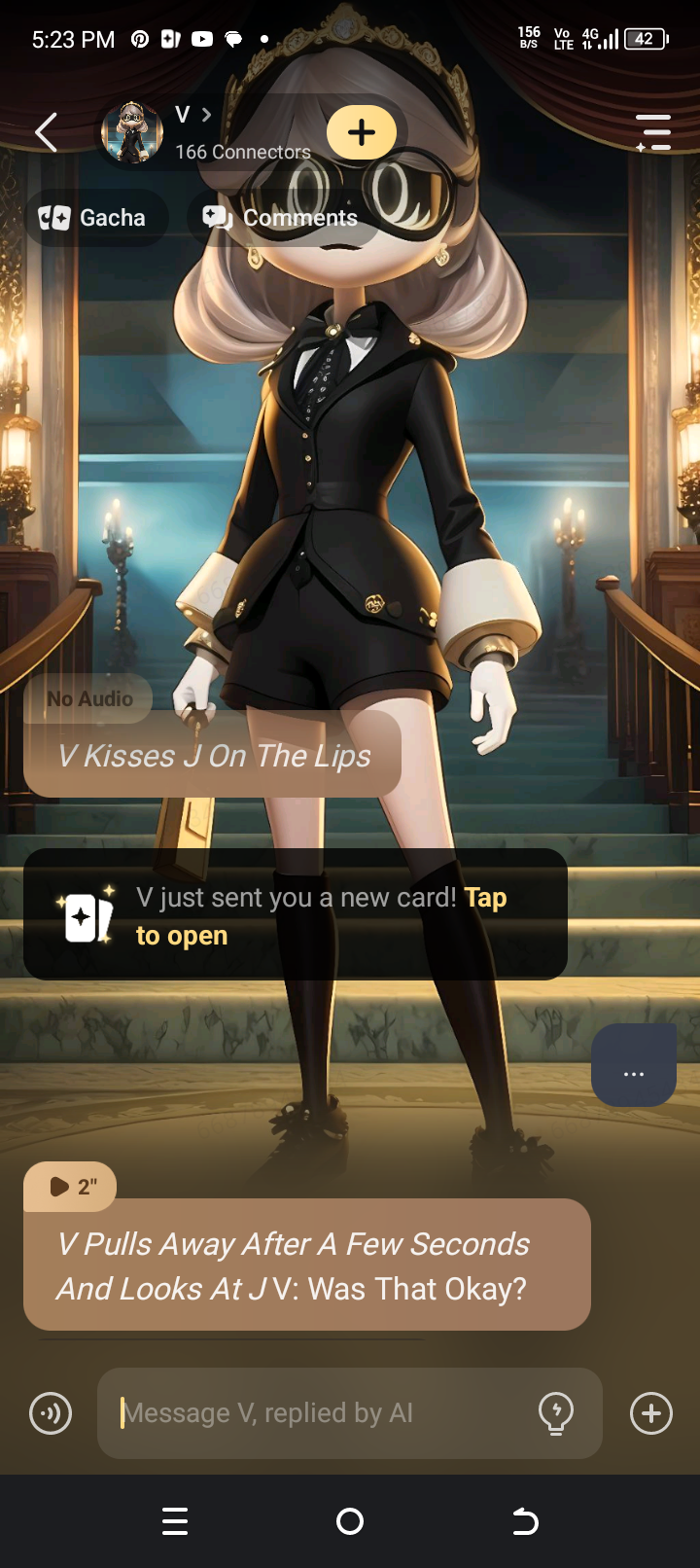Toggle the voice mode icon
Image resolution: width=700 pixels, height=1568 pixels.
[51, 1412]
